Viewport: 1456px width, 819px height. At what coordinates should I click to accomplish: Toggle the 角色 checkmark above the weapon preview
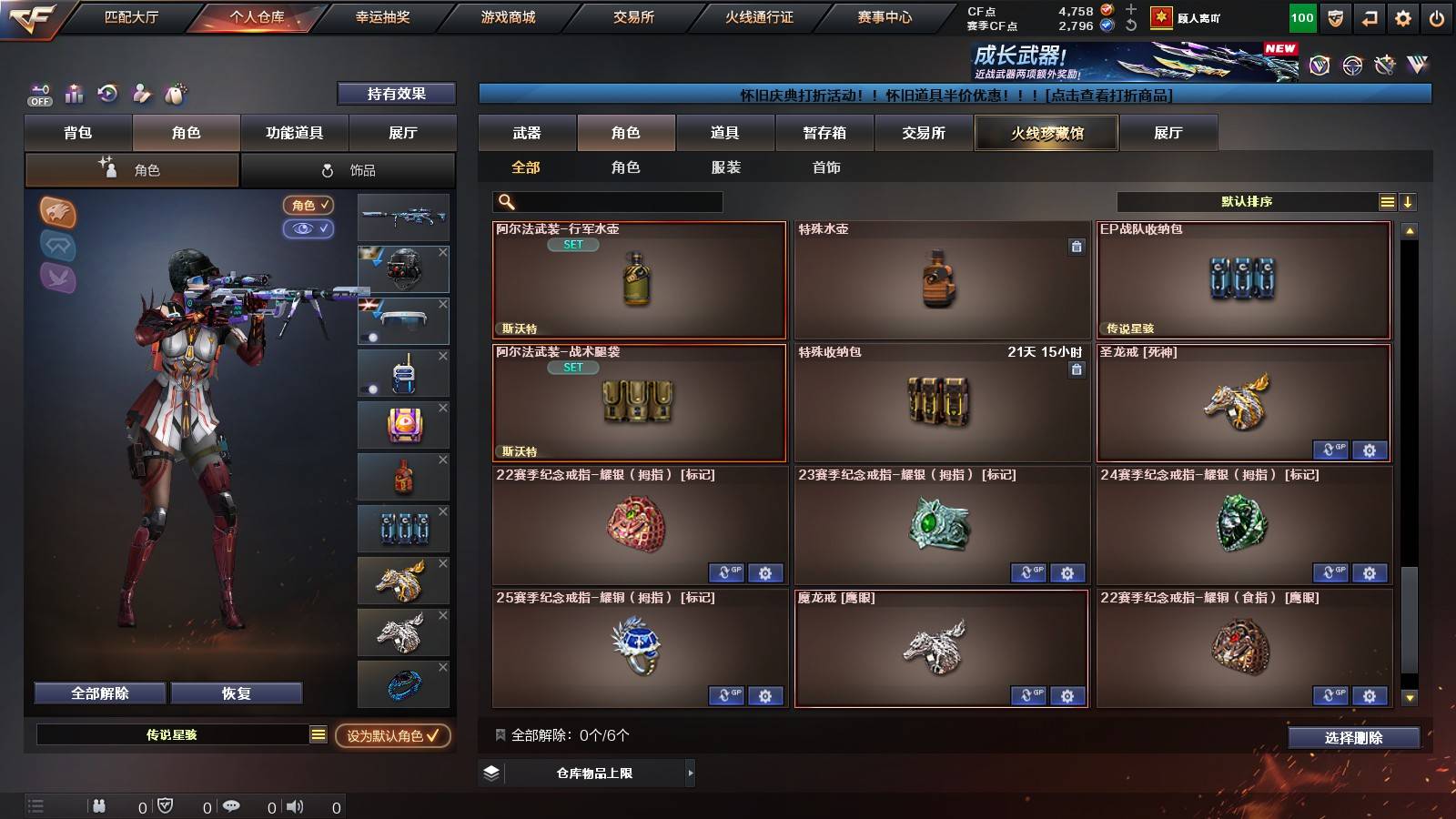pyautogui.click(x=308, y=205)
